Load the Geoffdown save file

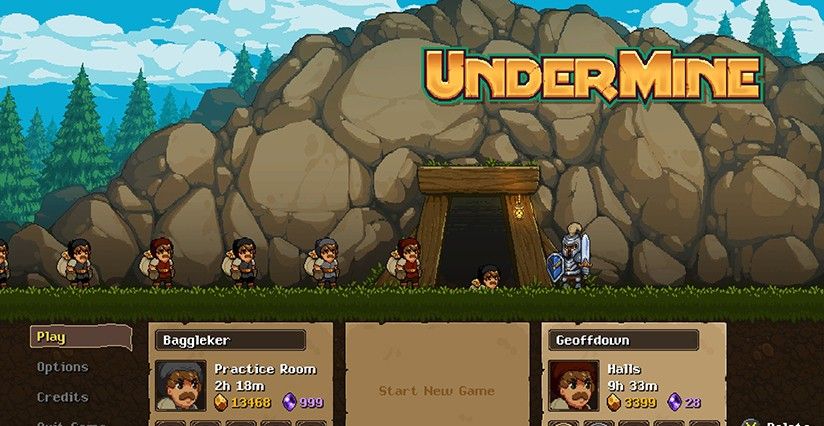pyautogui.click(x=634, y=374)
